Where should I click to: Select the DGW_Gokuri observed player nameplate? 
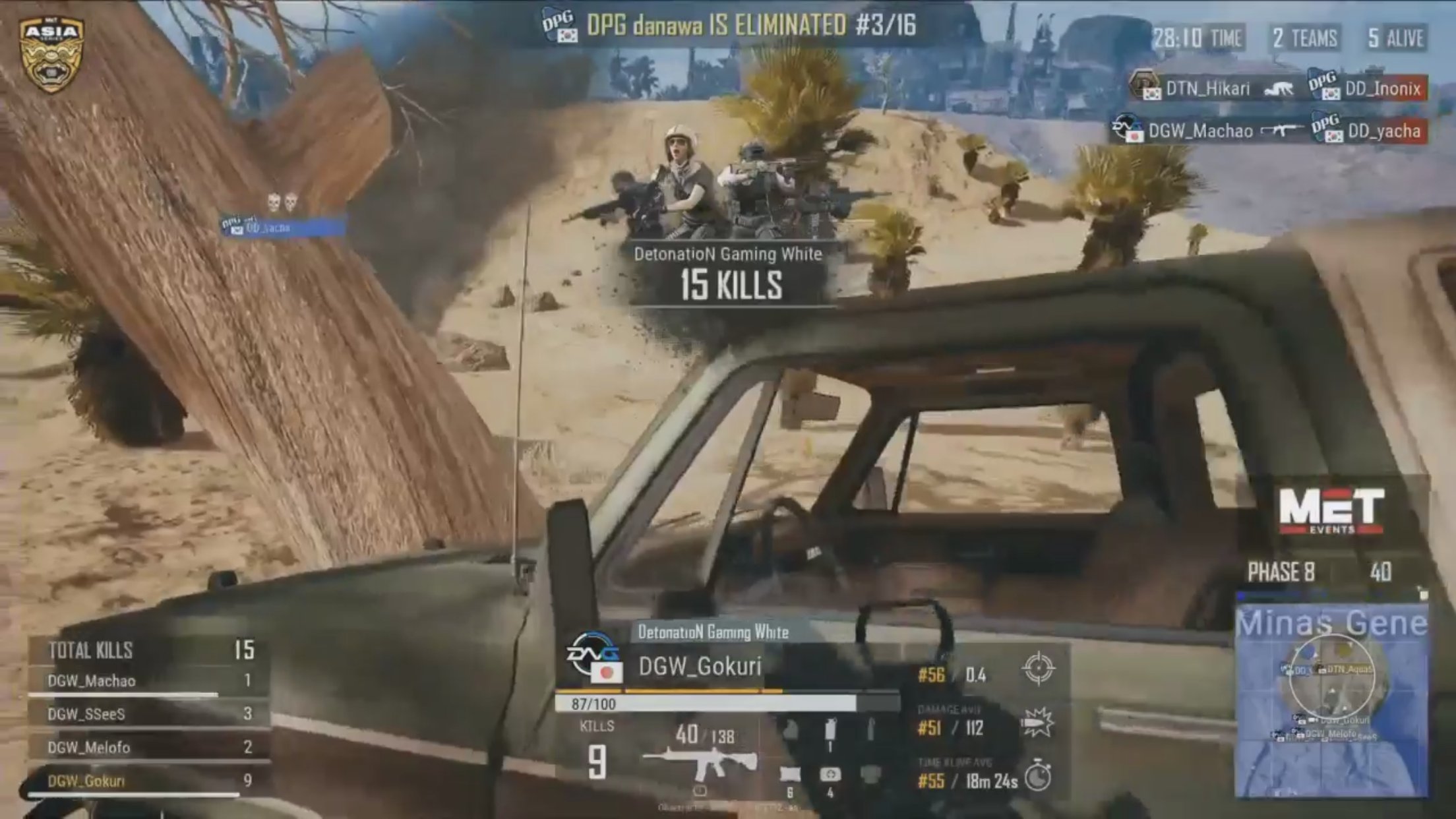click(699, 666)
